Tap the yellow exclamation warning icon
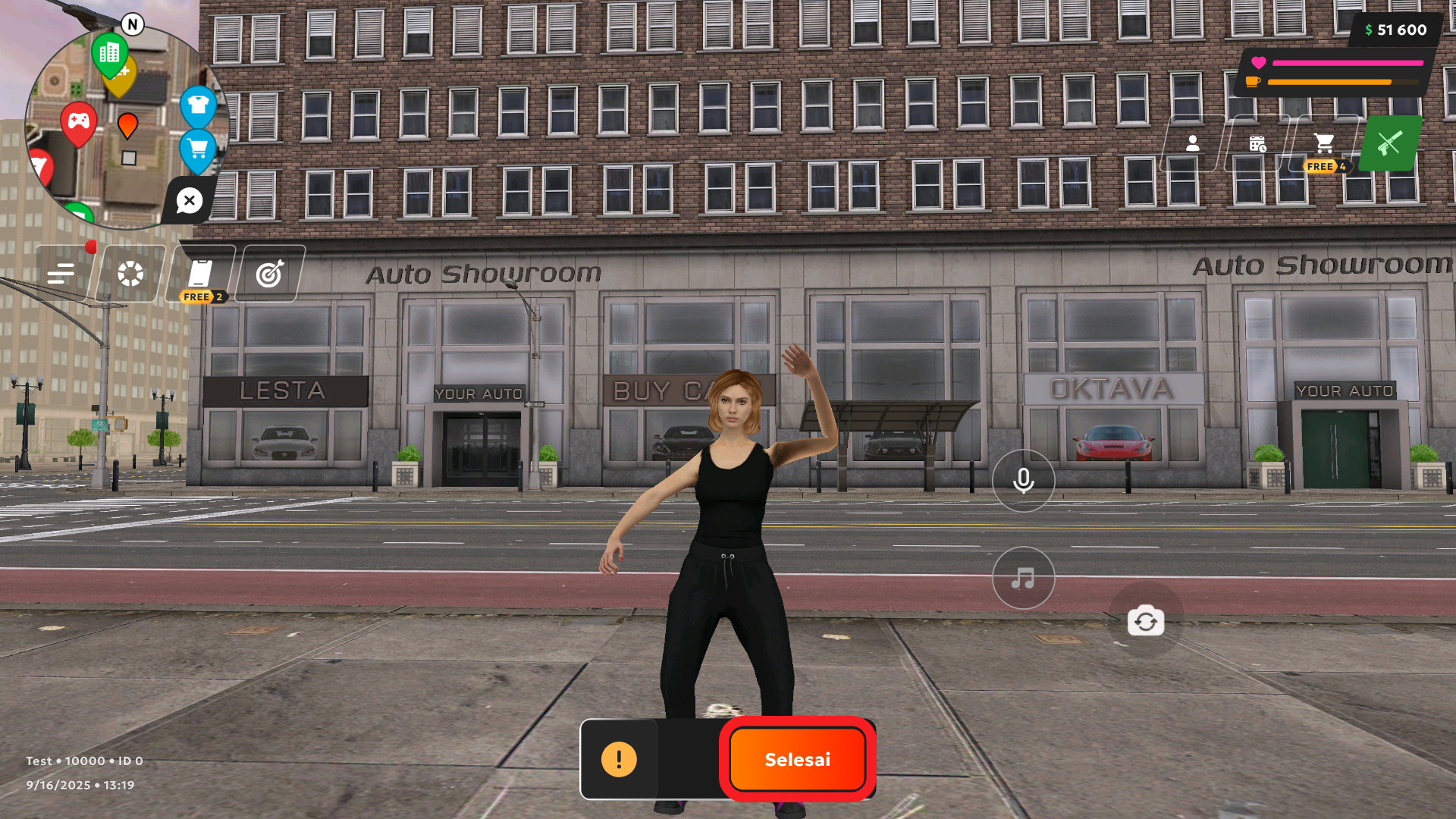The height and width of the screenshot is (819, 1456). click(619, 759)
